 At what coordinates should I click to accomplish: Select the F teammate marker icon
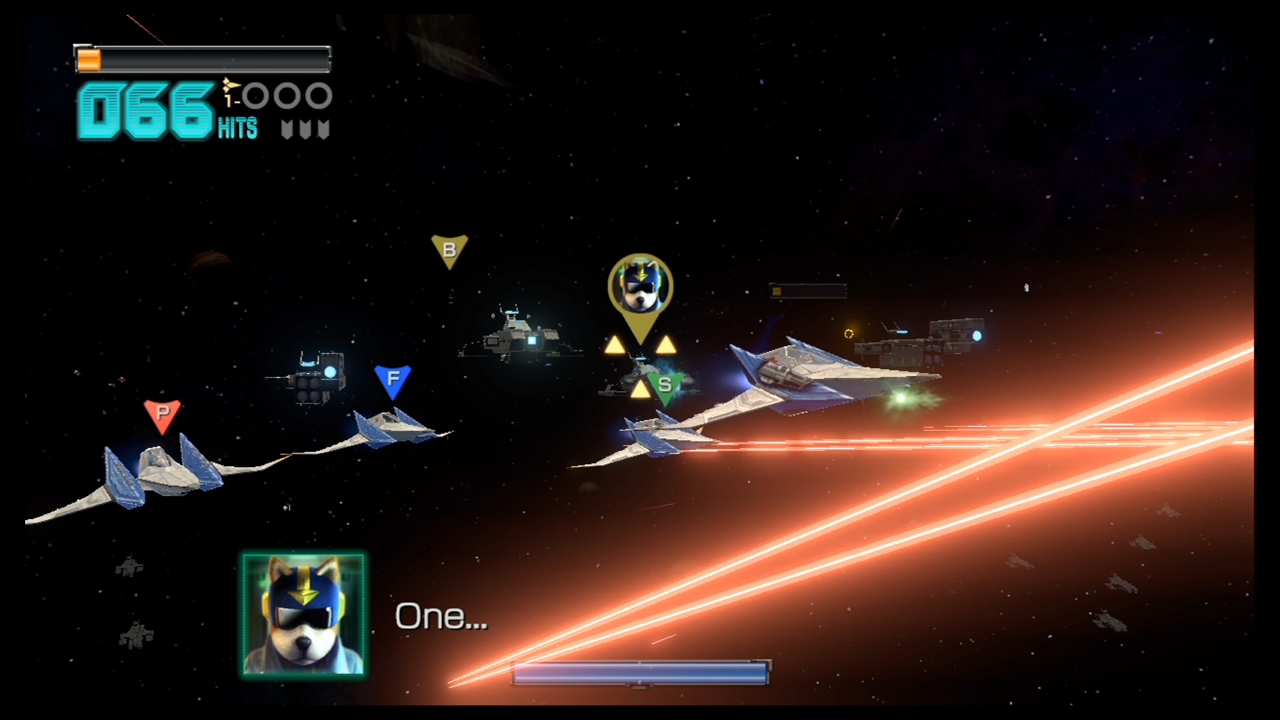393,378
